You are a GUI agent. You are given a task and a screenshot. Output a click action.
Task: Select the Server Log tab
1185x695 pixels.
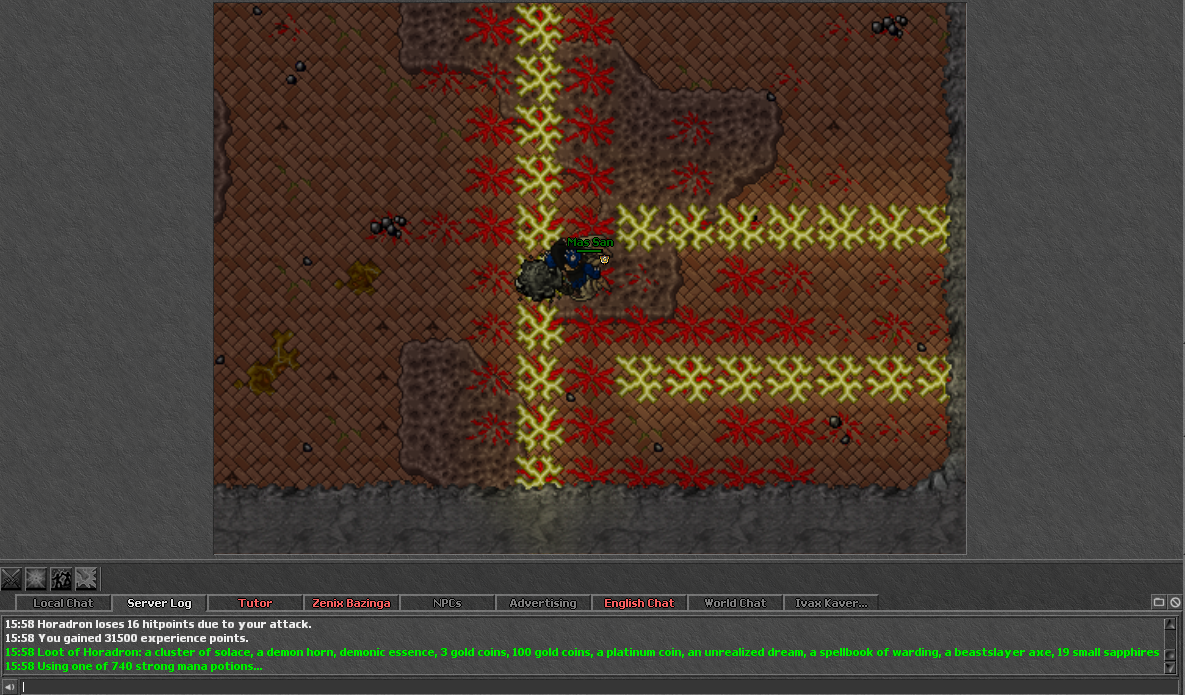pyautogui.click(x=158, y=603)
